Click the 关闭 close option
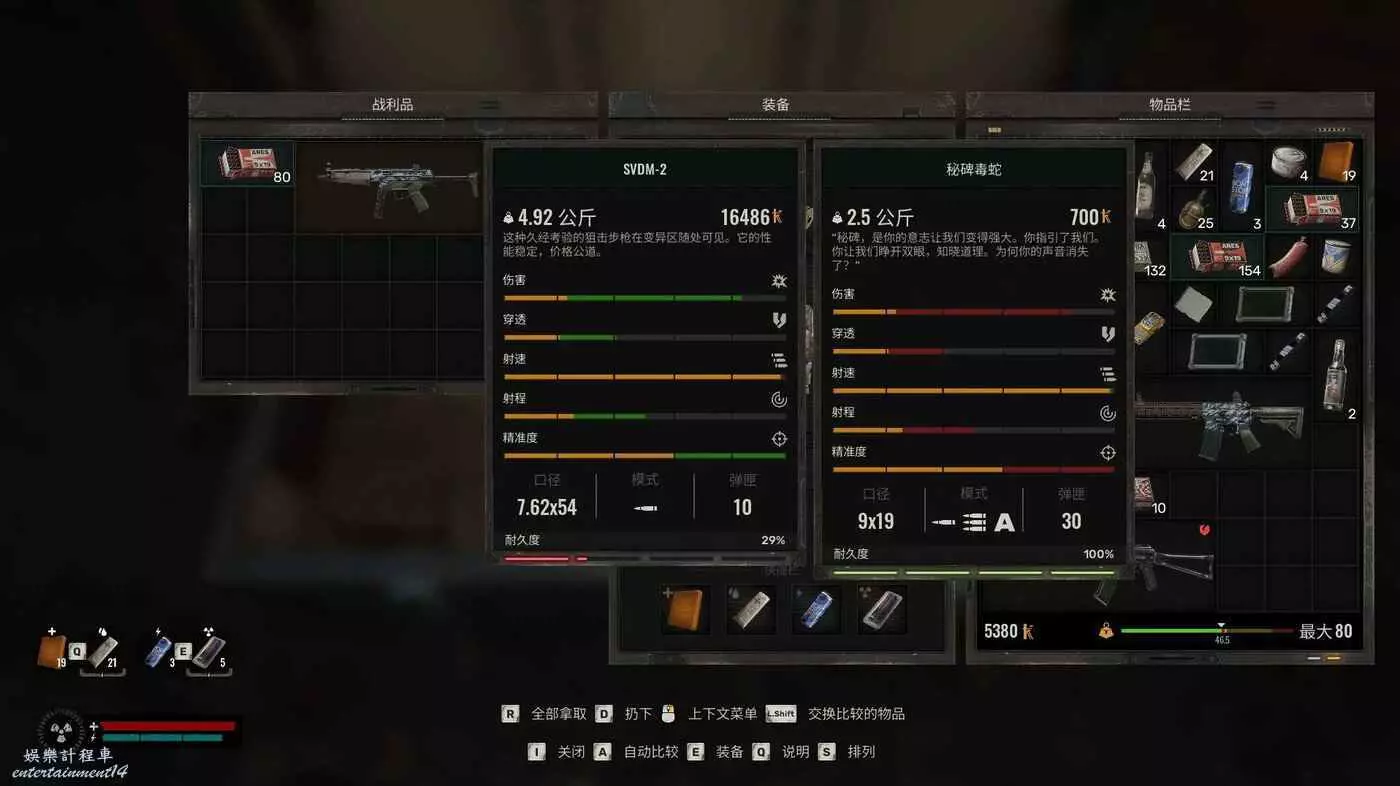 571,752
